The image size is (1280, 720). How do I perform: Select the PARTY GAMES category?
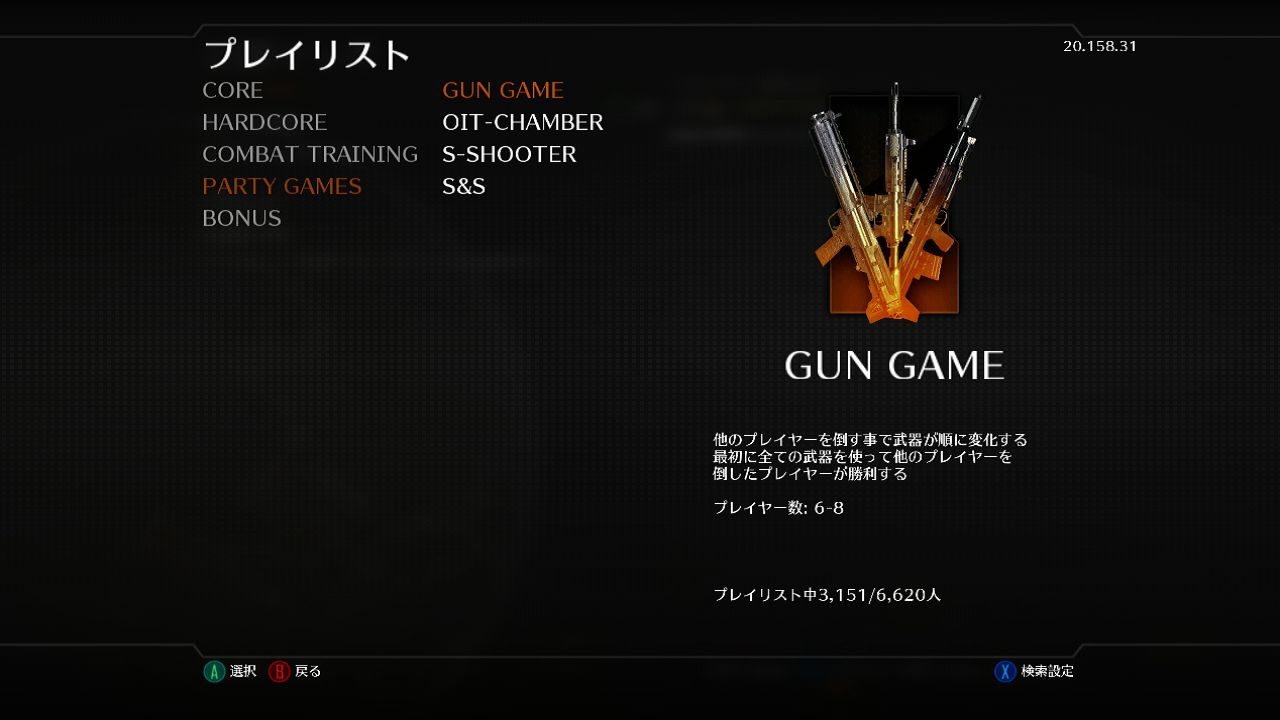281,186
